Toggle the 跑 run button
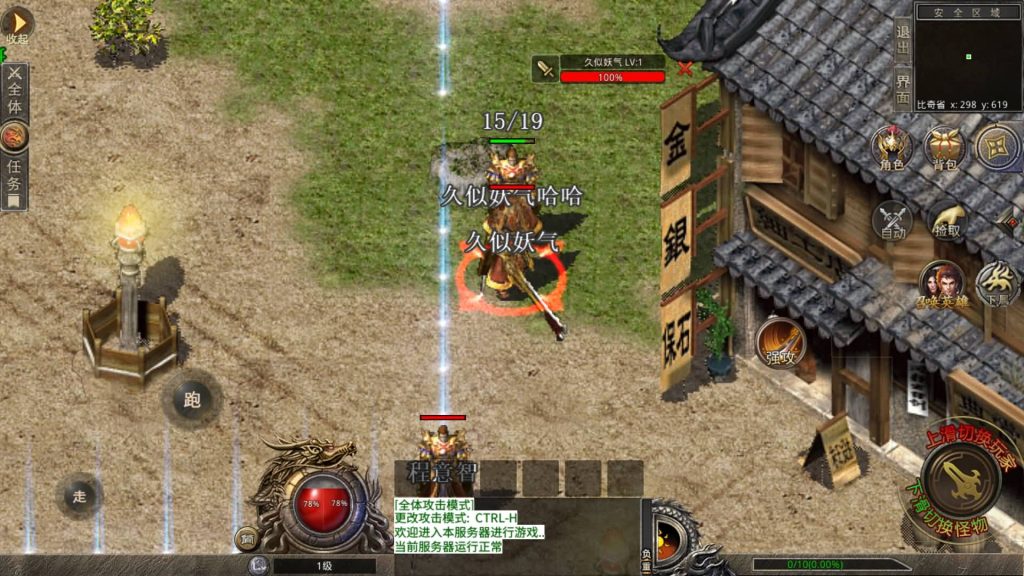Image resolution: width=1024 pixels, height=576 pixels. point(191,400)
